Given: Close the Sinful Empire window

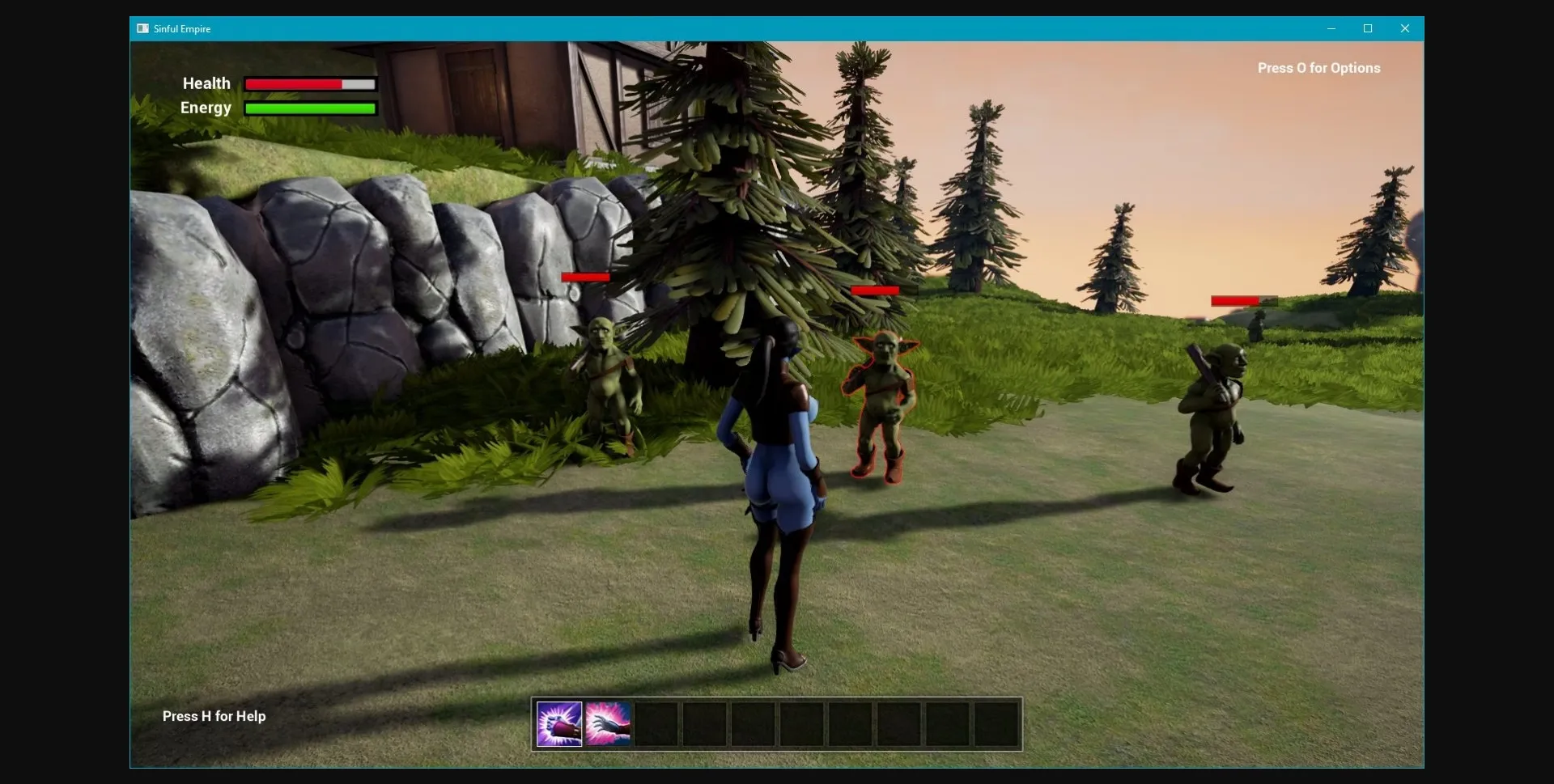Looking at the screenshot, I should pyautogui.click(x=1405, y=28).
